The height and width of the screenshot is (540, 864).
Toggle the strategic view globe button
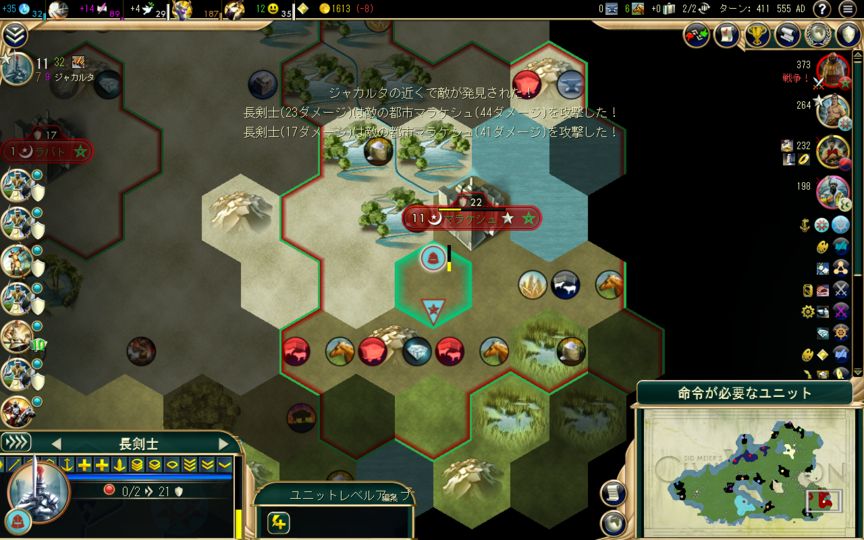(614, 522)
